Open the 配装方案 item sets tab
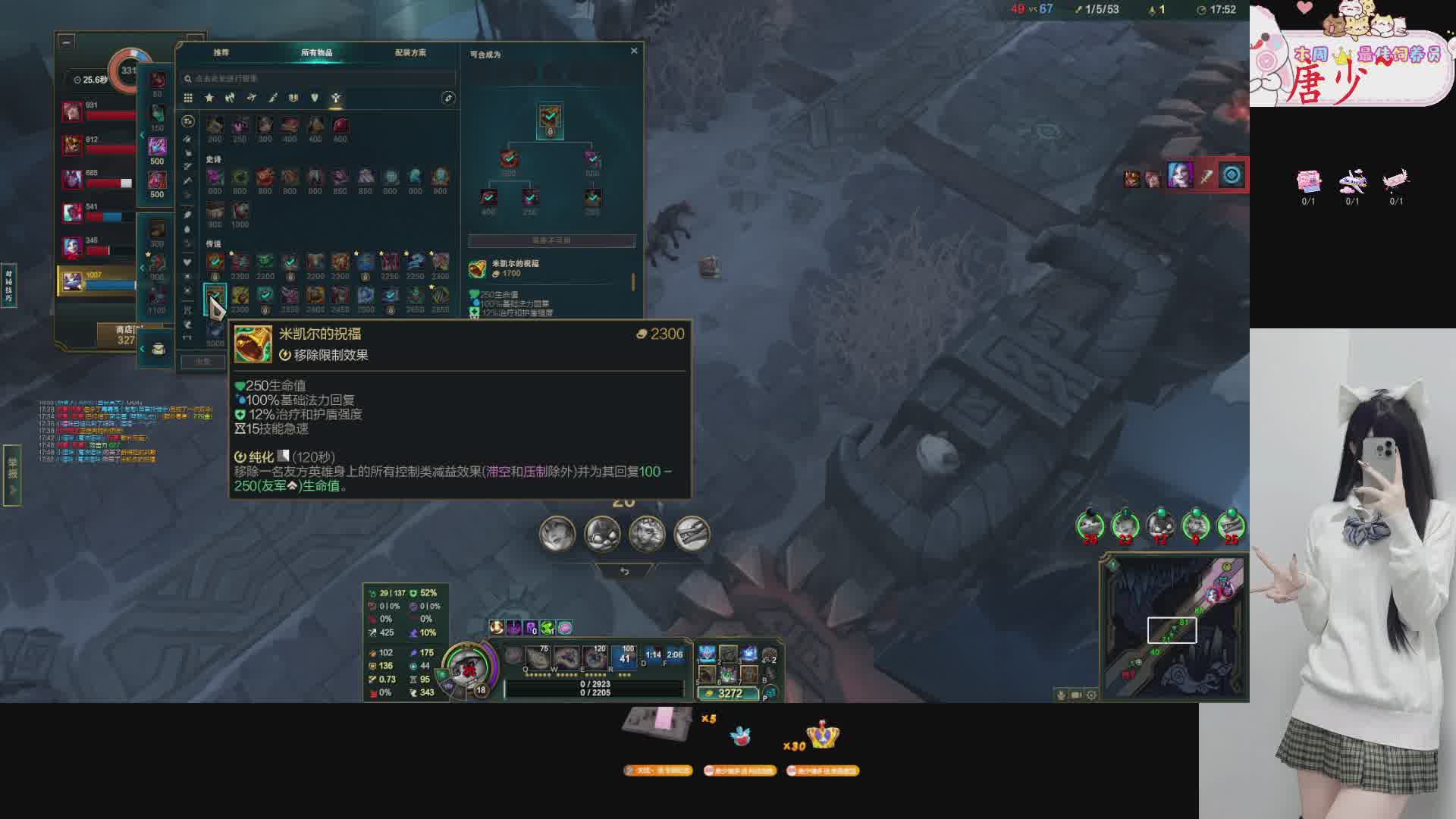 (x=410, y=52)
